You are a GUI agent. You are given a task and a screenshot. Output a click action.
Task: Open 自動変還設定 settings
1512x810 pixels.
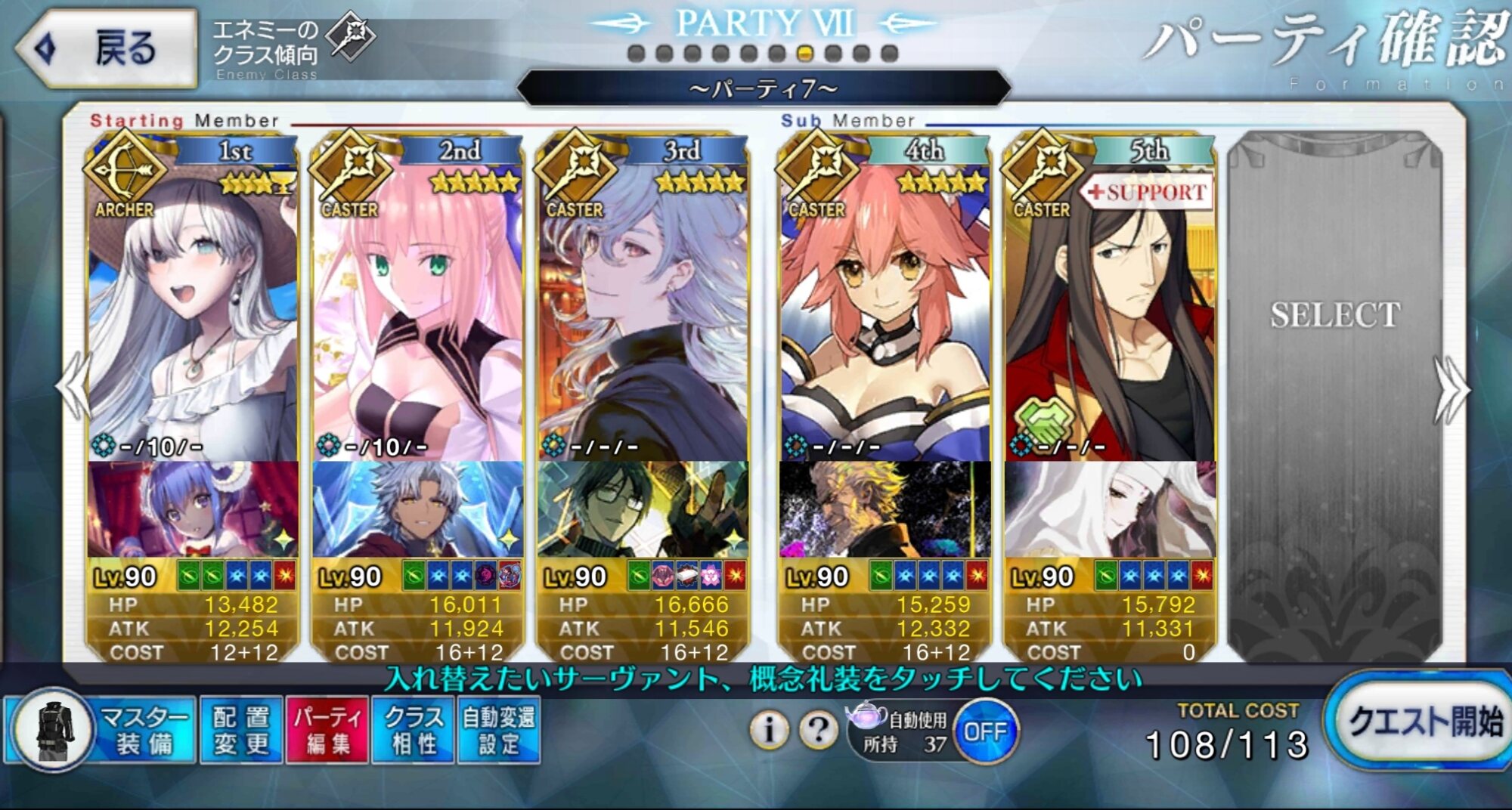[498, 730]
